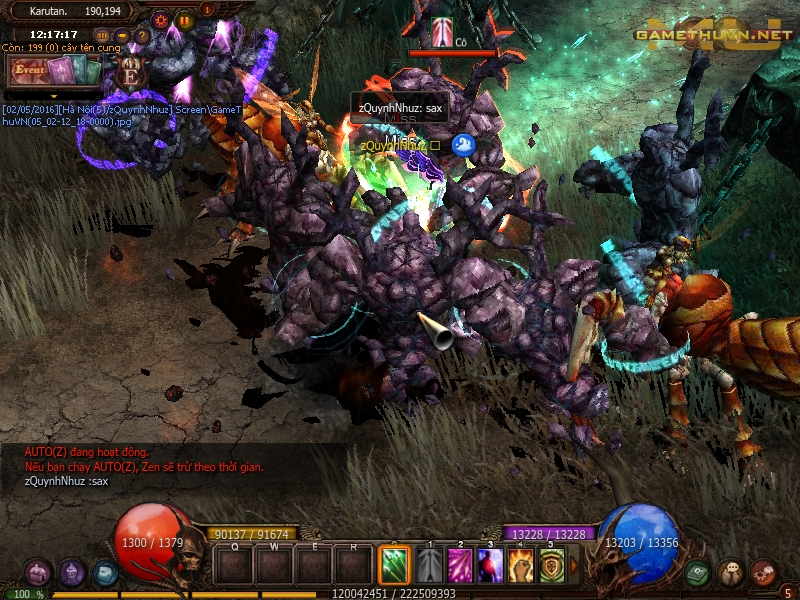Open the question mark help button
Viewport: 800px width, 600px height.
[x=142, y=37]
